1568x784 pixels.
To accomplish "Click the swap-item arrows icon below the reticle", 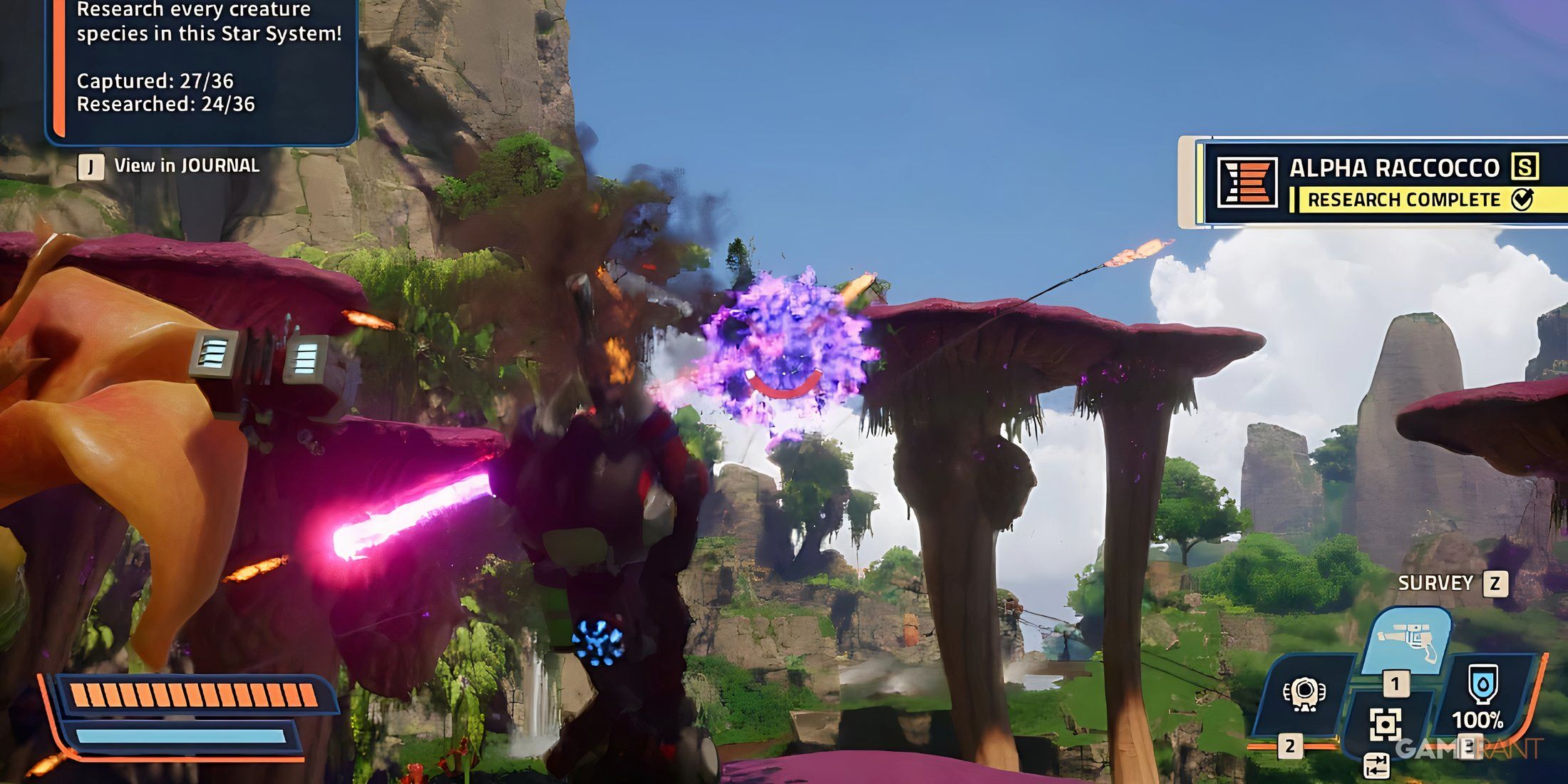I will (x=1377, y=765).
